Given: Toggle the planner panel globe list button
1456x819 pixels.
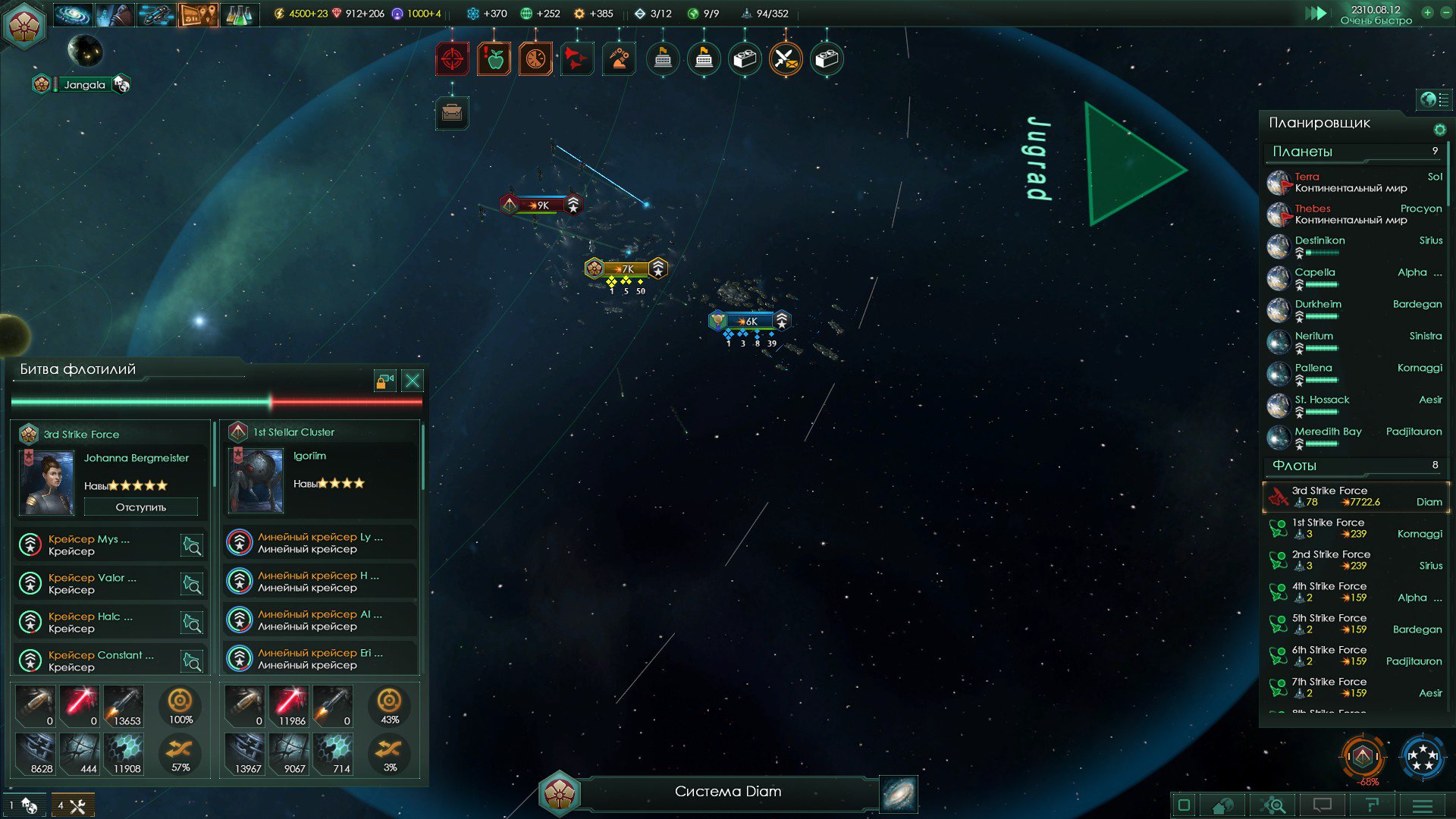Looking at the screenshot, I should point(1433,99).
